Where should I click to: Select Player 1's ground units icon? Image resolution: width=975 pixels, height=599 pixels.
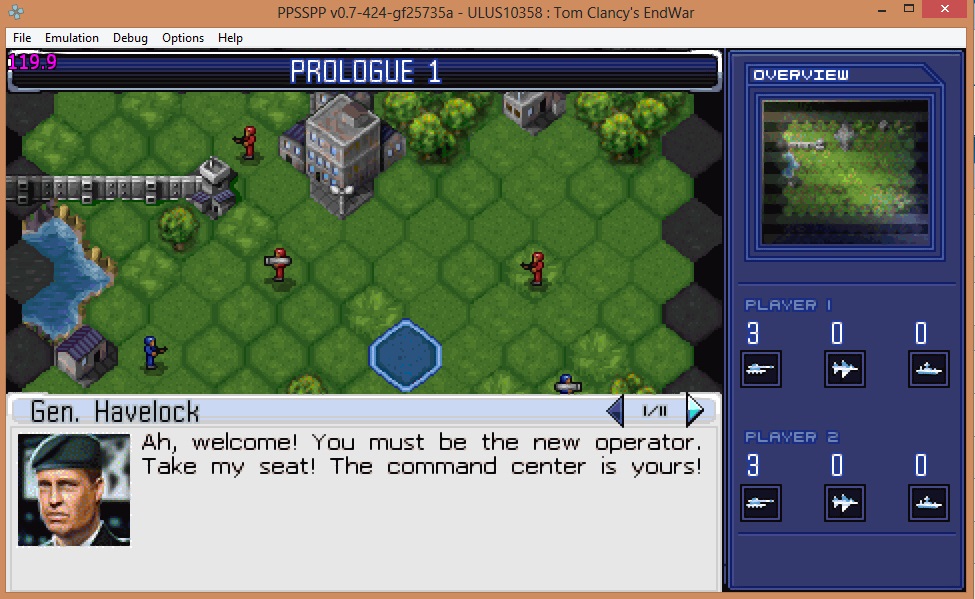click(x=760, y=369)
